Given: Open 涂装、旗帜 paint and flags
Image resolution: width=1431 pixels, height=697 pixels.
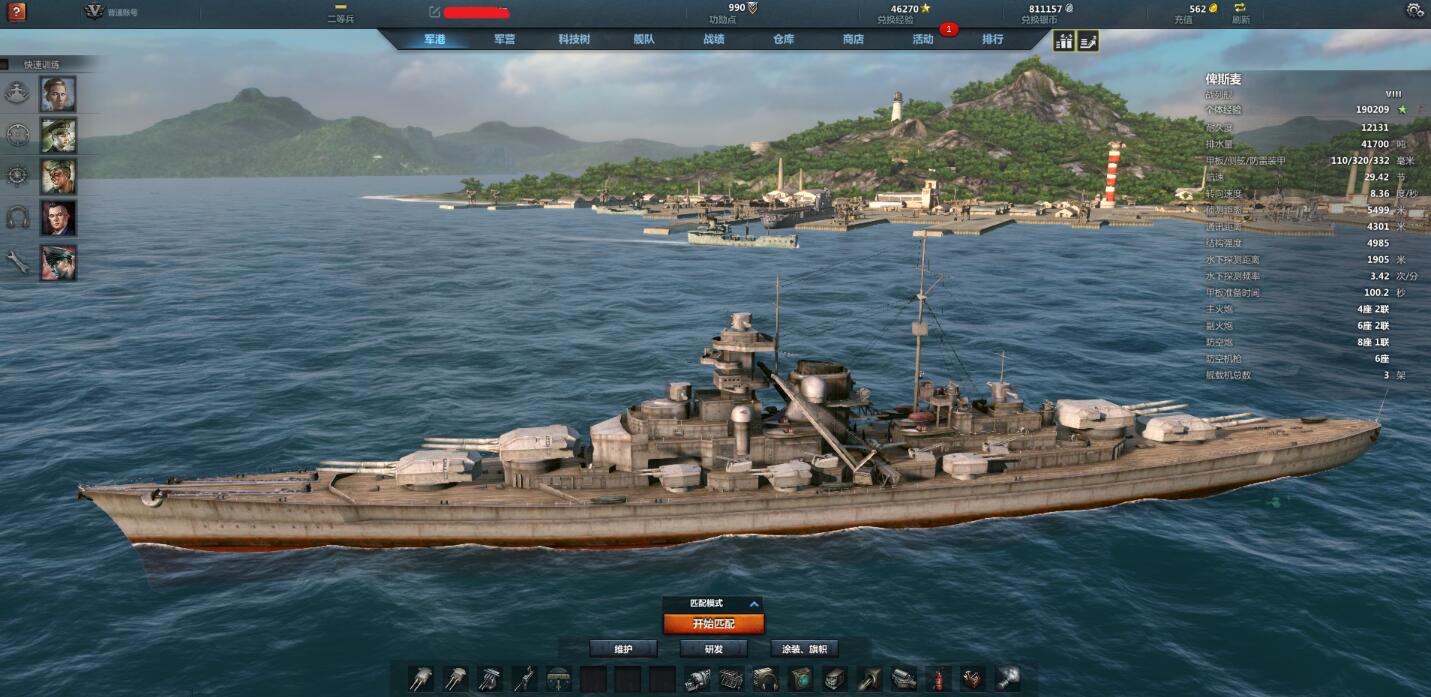Looking at the screenshot, I should click(804, 649).
